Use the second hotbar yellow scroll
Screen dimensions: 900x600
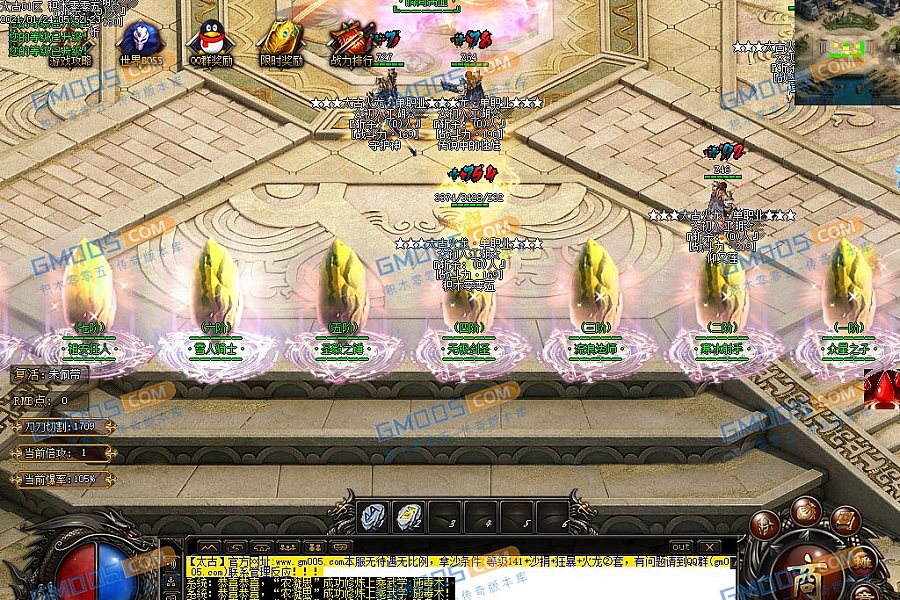(x=409, y=516)
